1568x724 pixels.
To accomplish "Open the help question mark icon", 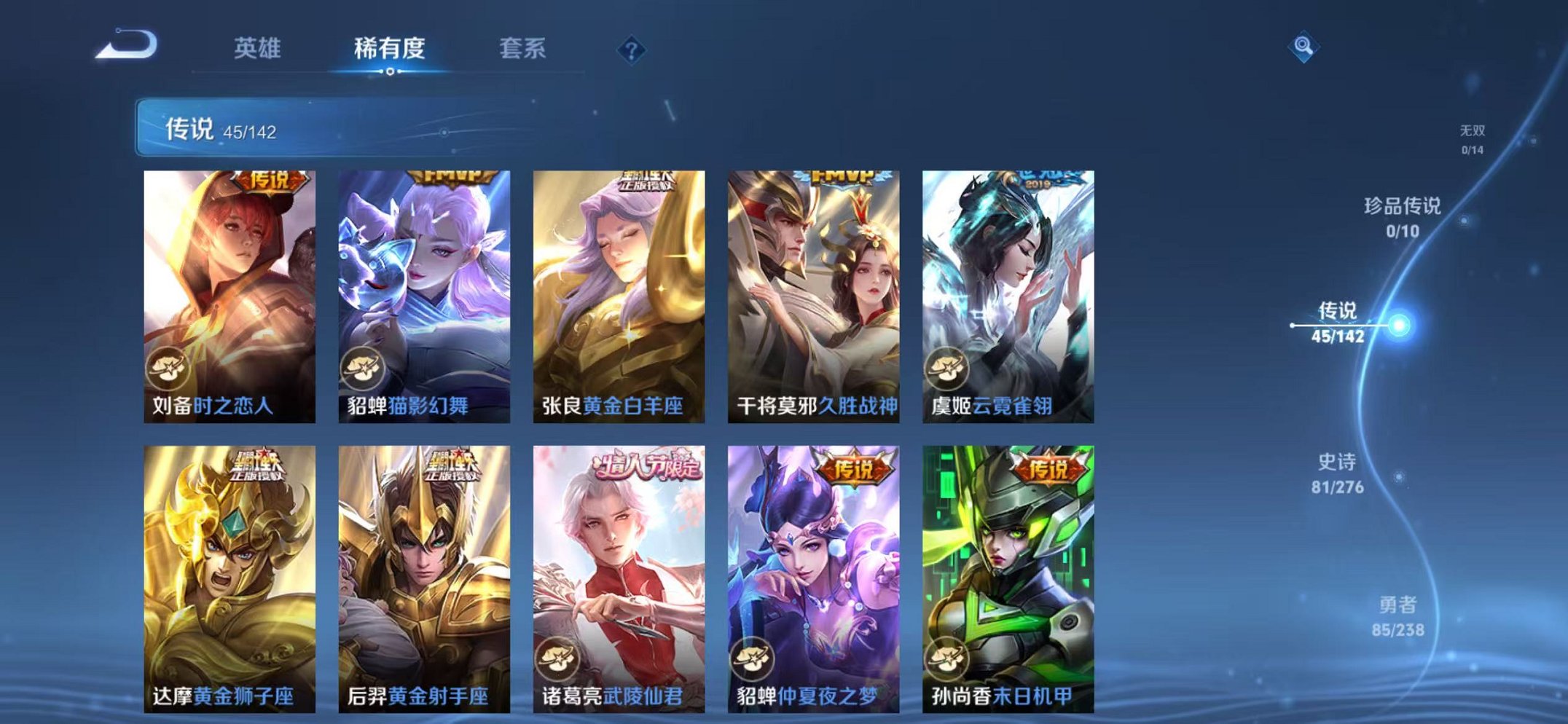I will coord(633,50).
